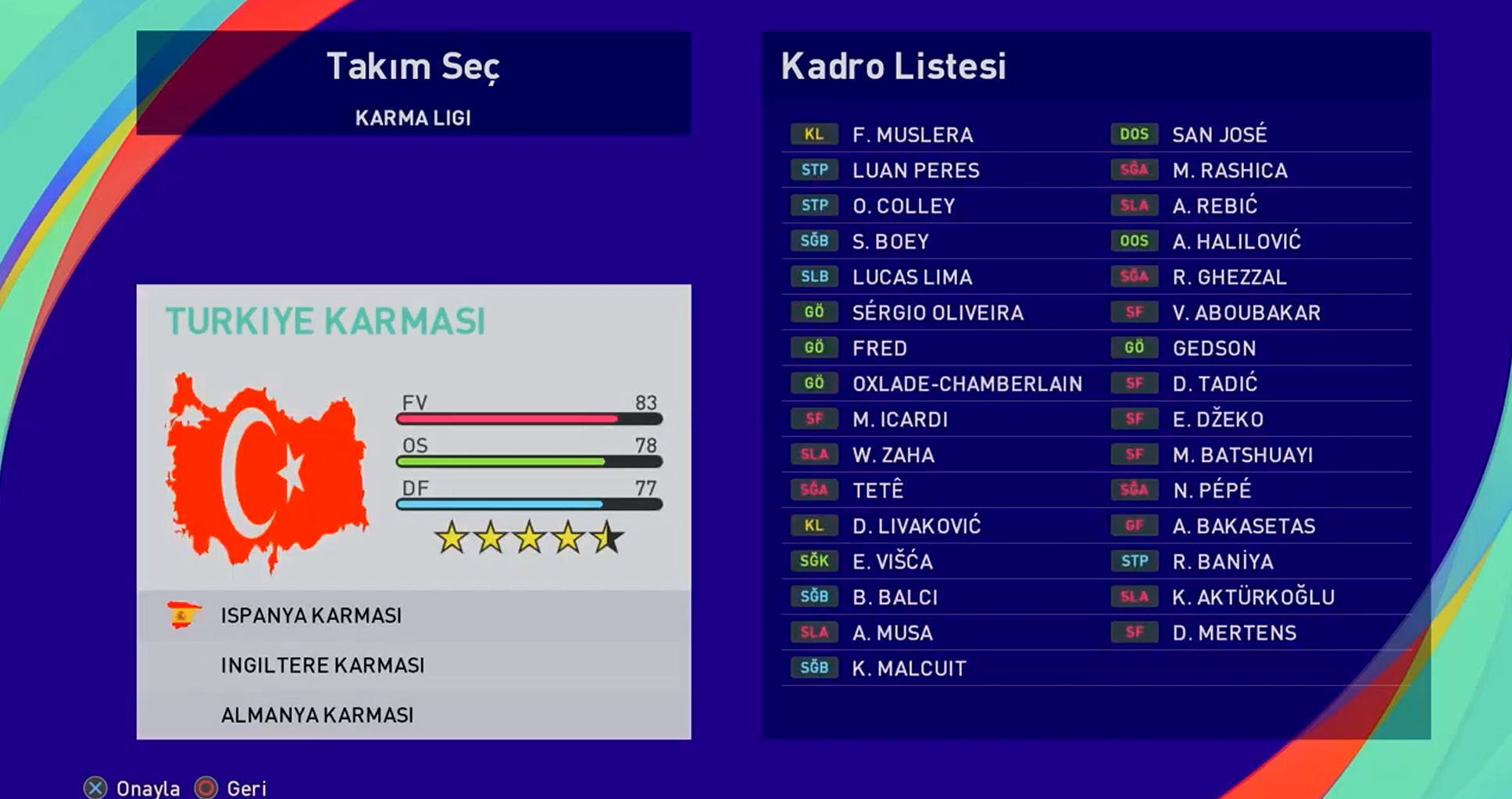Select F. Muslera in the squad list
This screenshot has width=1512, height=799.
(912, 135)
